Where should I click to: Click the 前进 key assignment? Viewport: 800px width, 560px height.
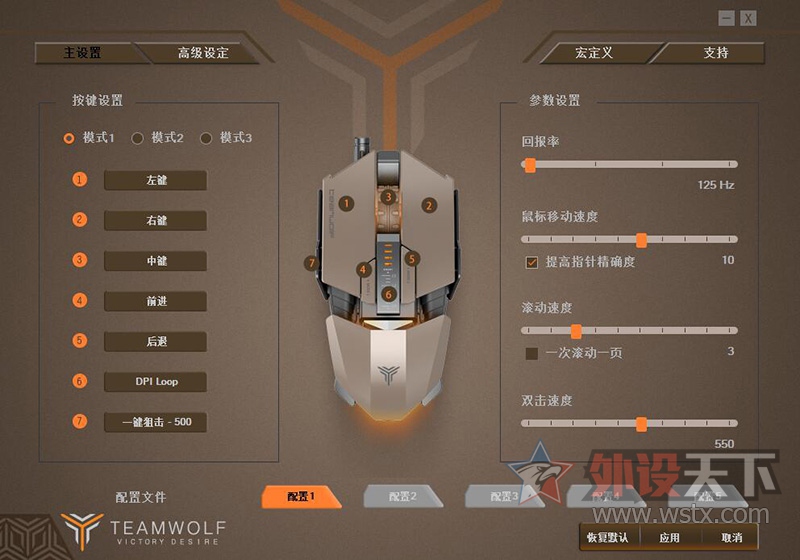(x=155, y=301)
